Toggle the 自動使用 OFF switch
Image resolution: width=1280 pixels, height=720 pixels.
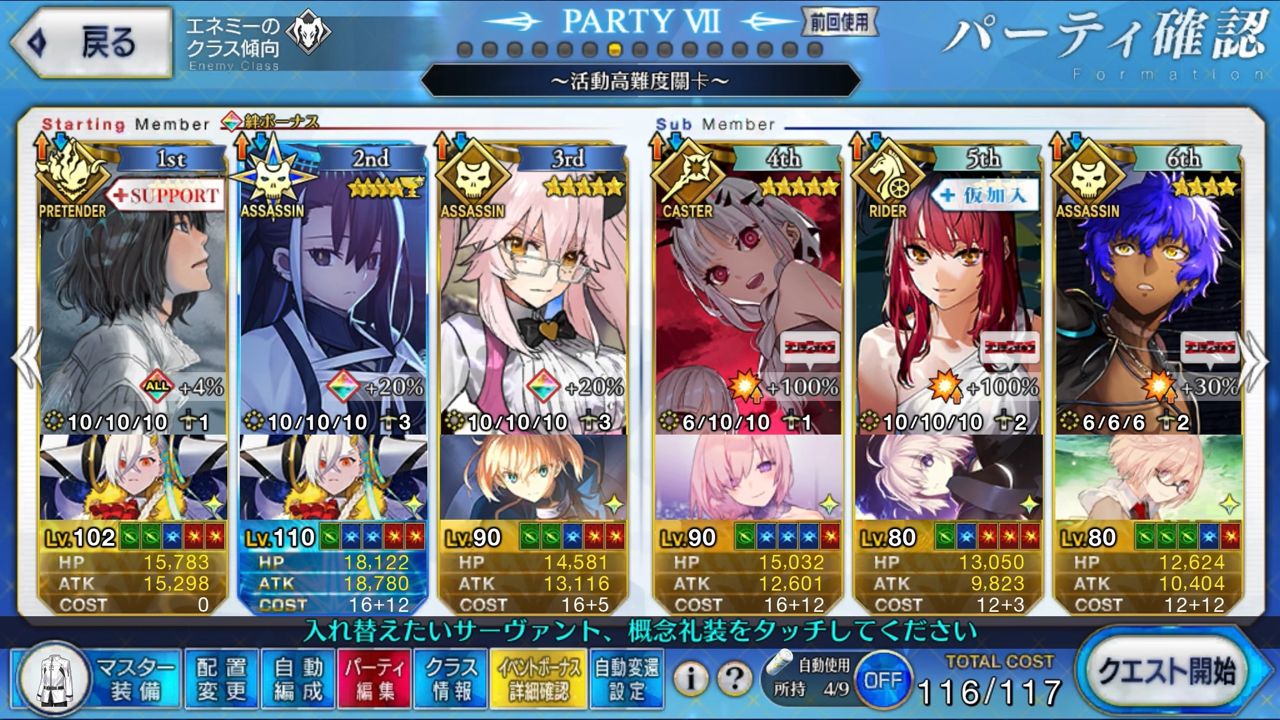pyautogui.click(x=882, y=679)
